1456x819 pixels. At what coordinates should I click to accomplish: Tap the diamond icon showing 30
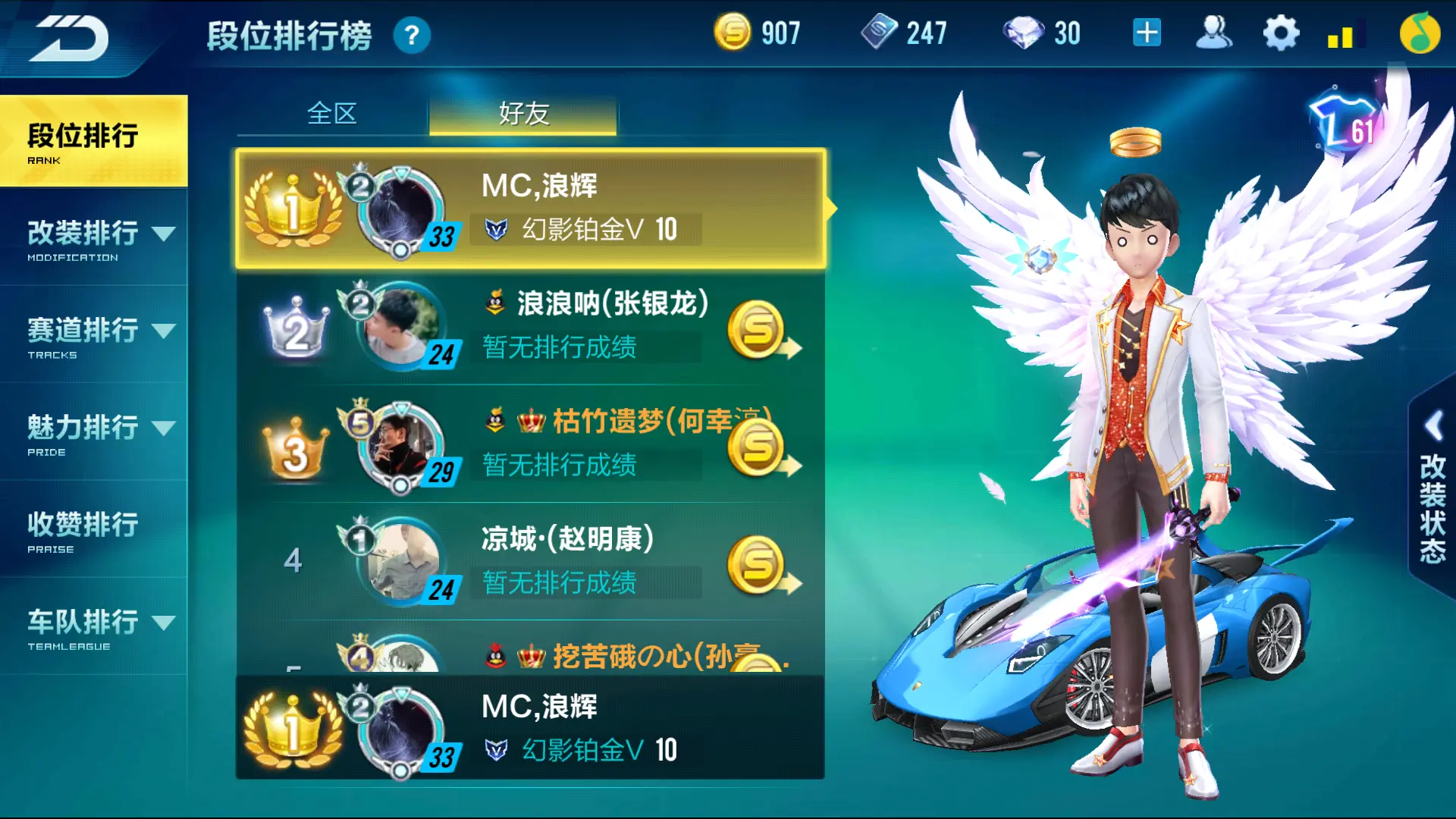coord(1027,32)
